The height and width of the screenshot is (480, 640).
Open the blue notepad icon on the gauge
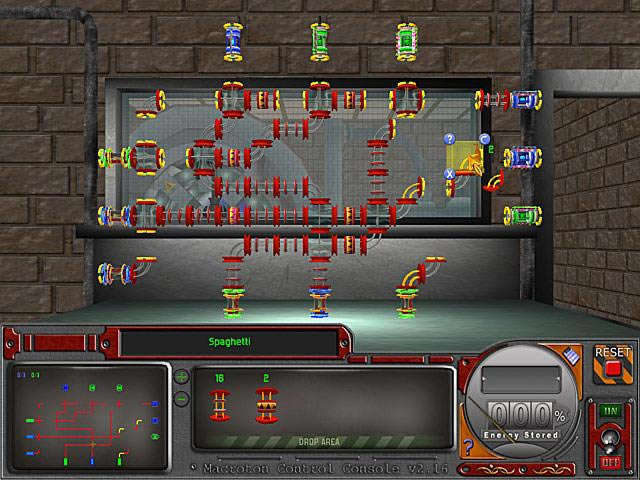click(570, 355)
